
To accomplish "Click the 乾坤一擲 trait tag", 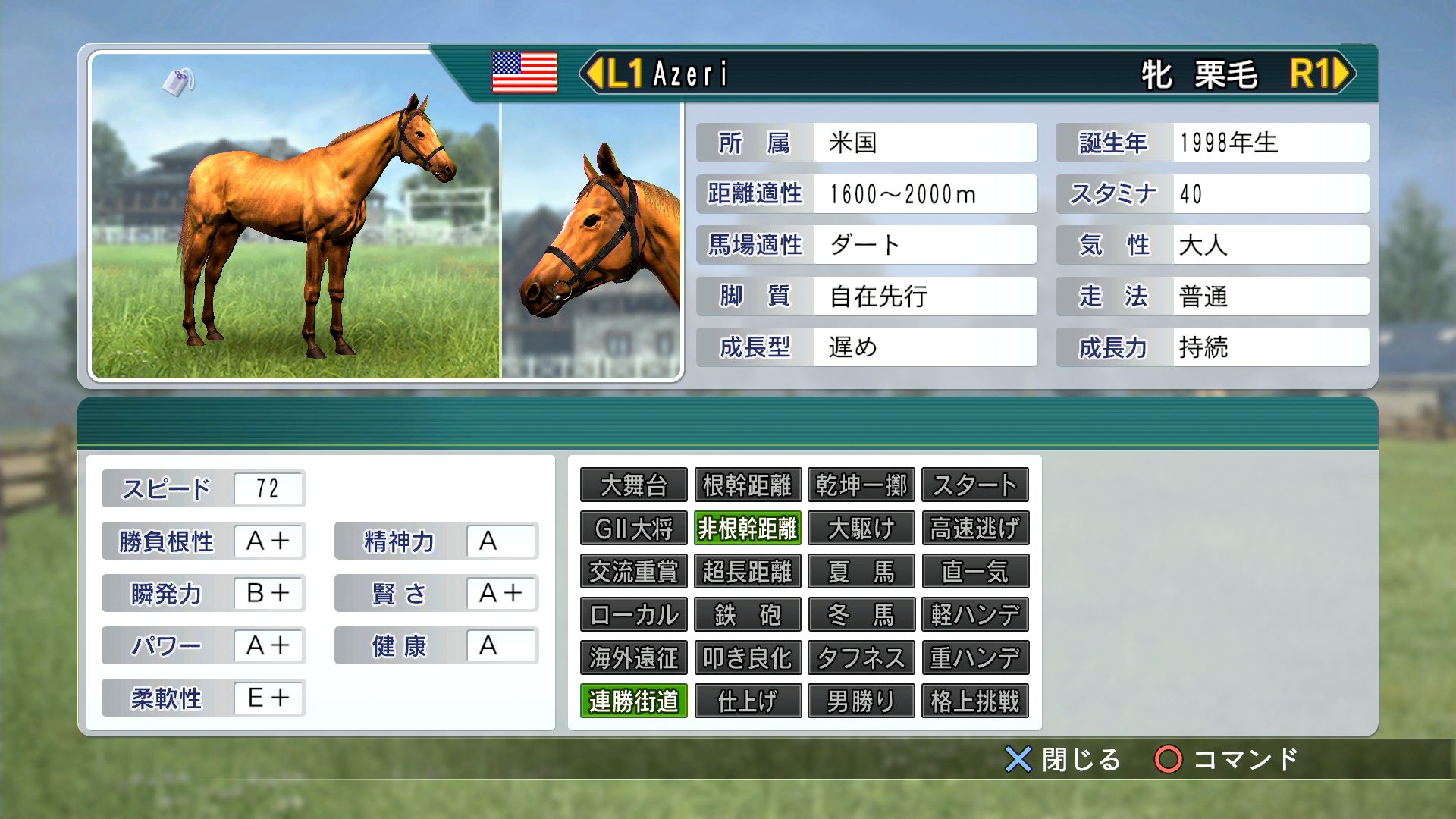I will (x=861, y=485).
